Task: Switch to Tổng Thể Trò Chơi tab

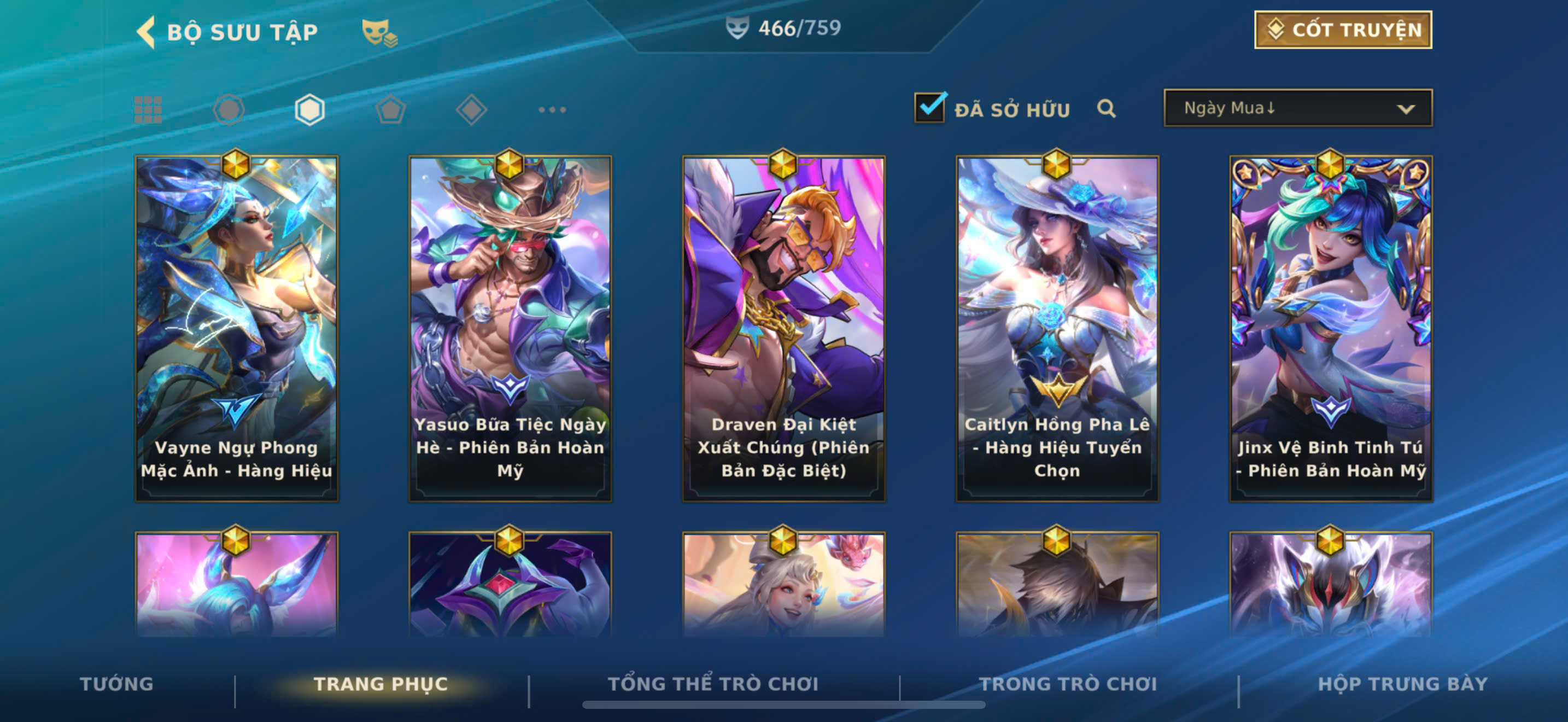Action: click(x=713, y=684)
